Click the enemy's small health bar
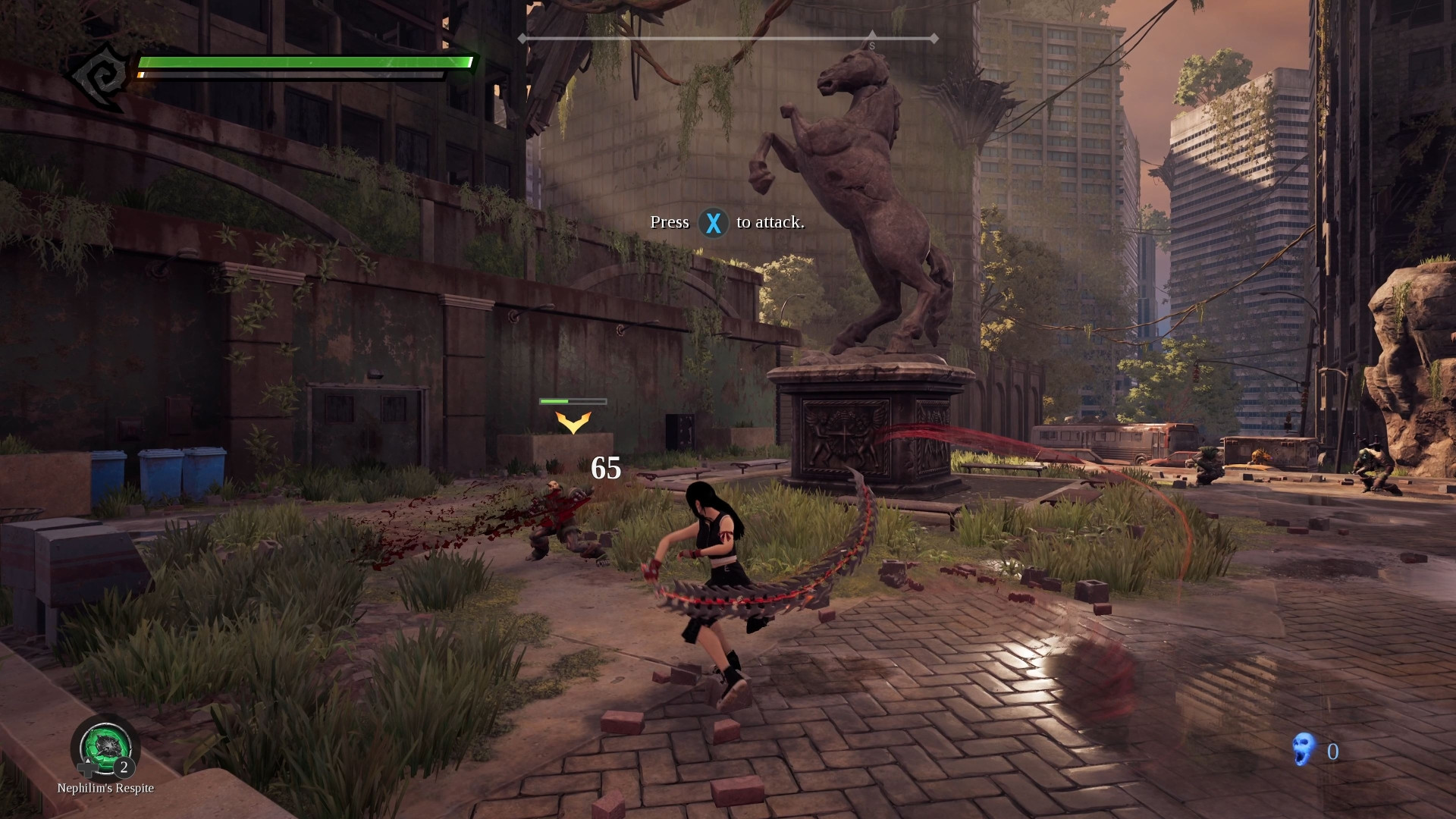This screenshot has width=1456, height=819. (573, 400)
